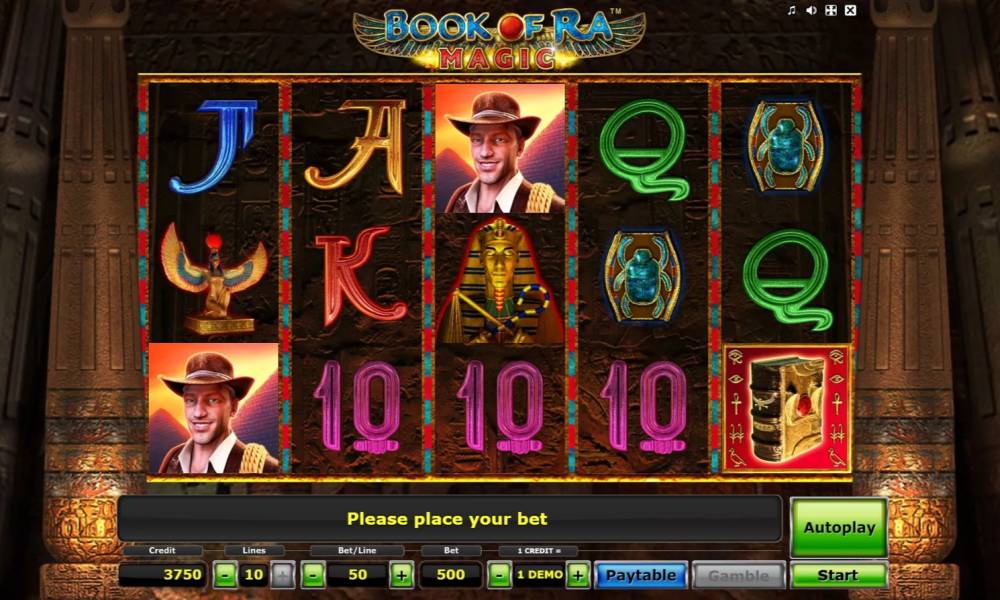The height and width of the screenshot is (600, 1000).
Task: Start the spin with the Start button
Action: click(838, 575)
